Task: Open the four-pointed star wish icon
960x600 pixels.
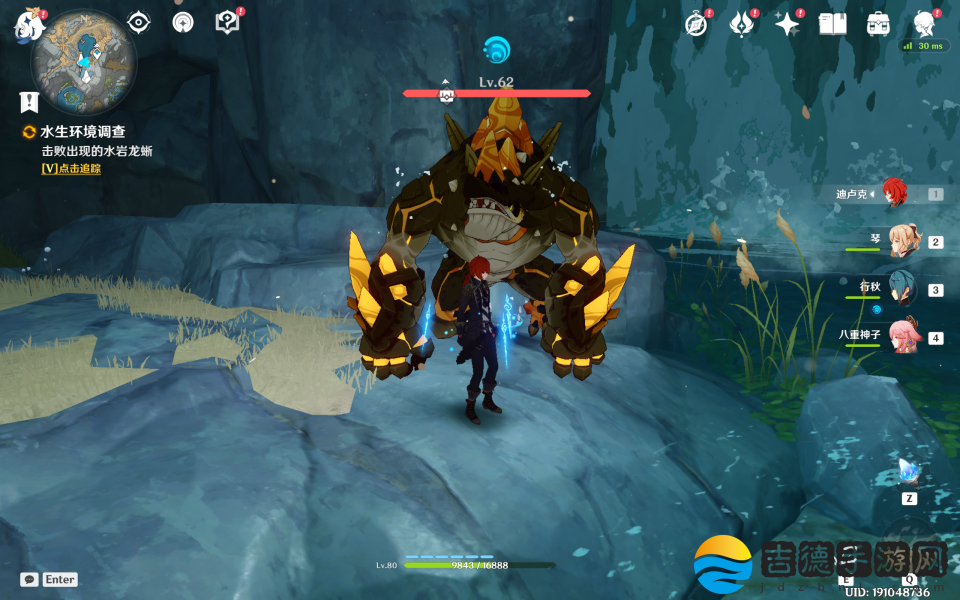Action: click(x=787, y=24)
